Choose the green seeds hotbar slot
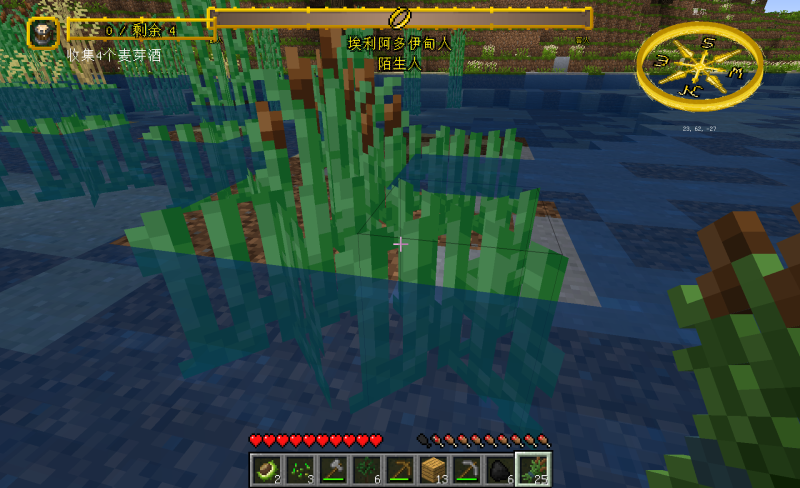Screen dimensions: 800x488 coord(299,470)
